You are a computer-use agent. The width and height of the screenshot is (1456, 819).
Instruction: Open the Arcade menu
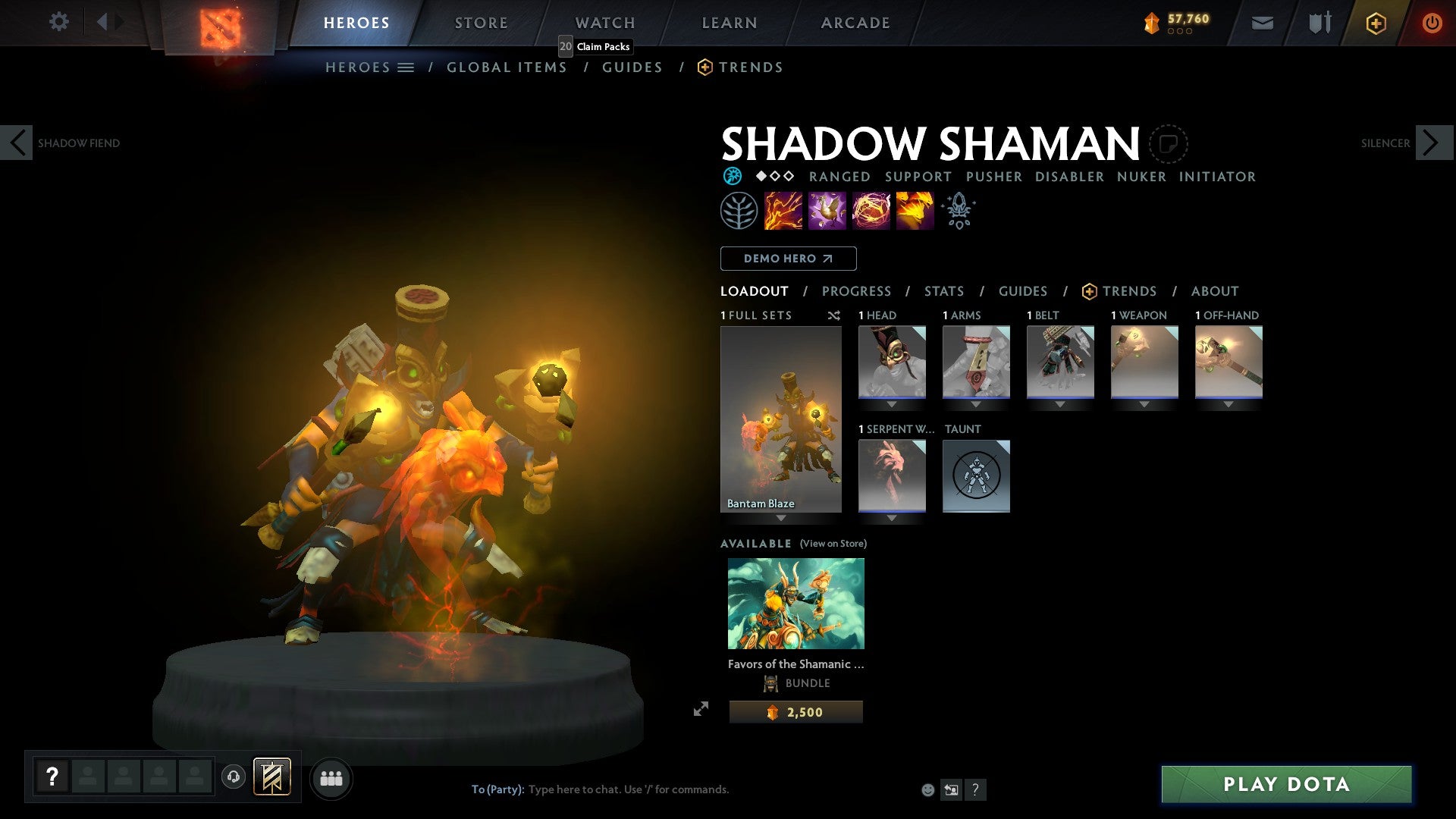tap(855, 23)
